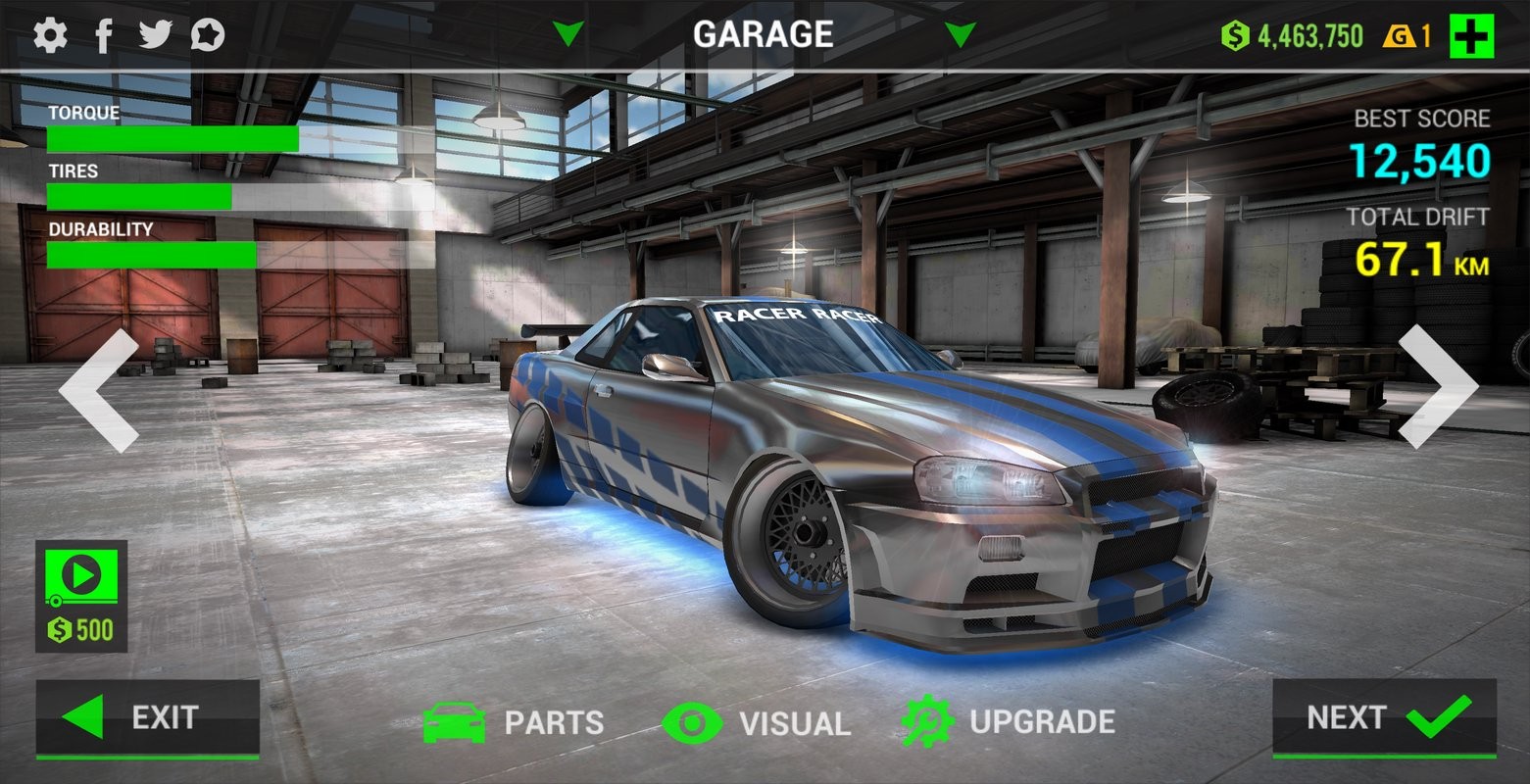The image size is (1530, 784).
Task: Open the Facebook link
Action: 104,35
